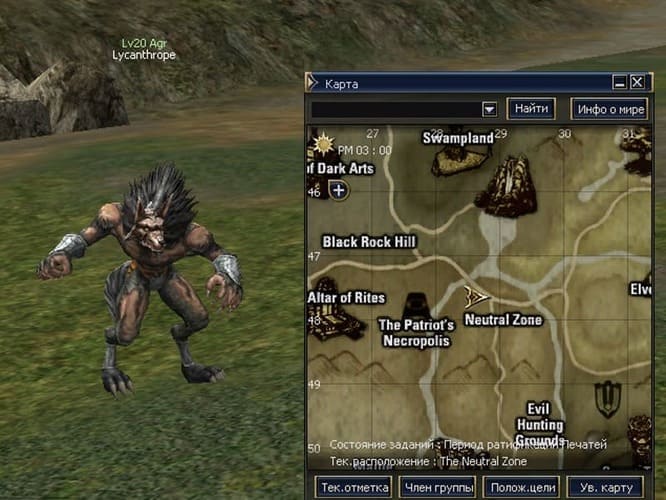Screen dimensions: 666x500
Task: Click the Neutral Zone label on map
Action: coord(503,320)
